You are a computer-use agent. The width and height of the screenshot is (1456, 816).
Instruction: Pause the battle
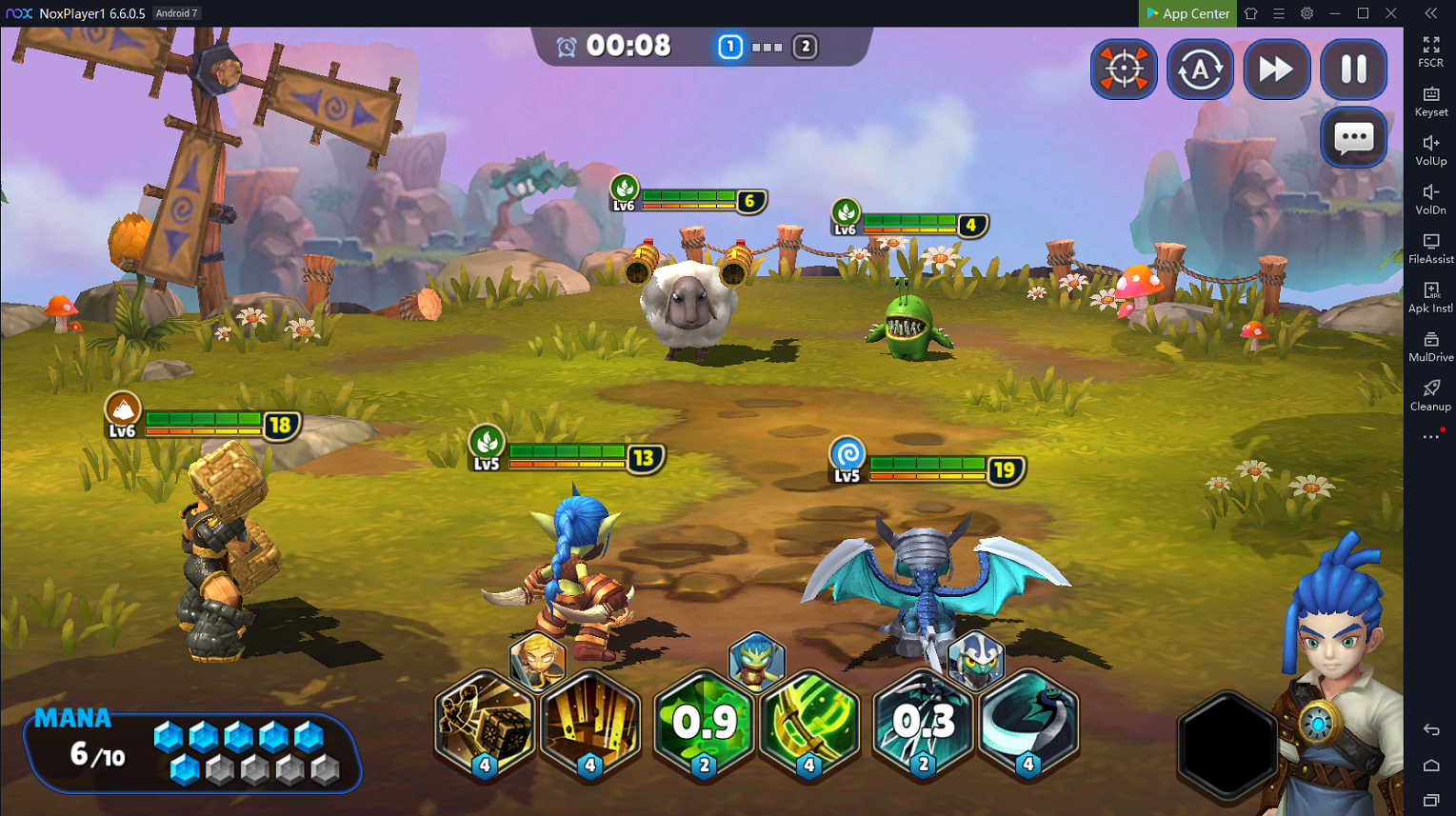(x=1353, y=70)
